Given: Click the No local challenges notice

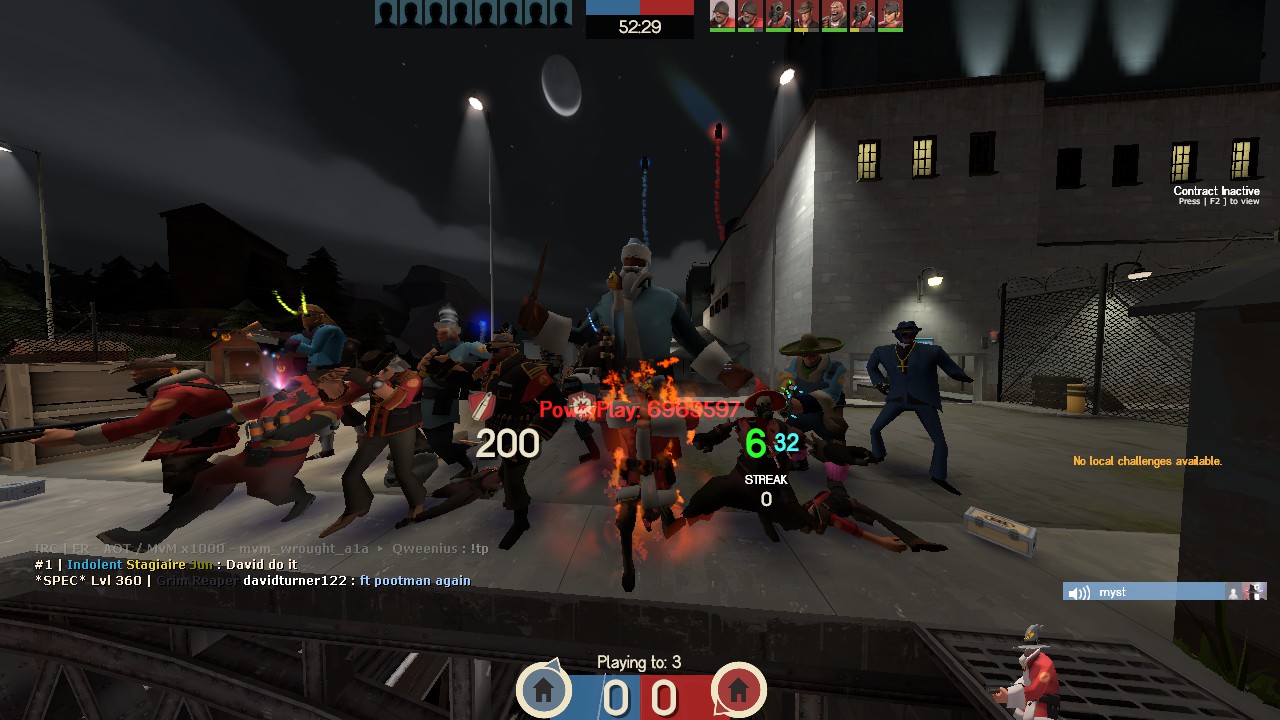Looking at the screenshot, I should (x=1147, y=461).
